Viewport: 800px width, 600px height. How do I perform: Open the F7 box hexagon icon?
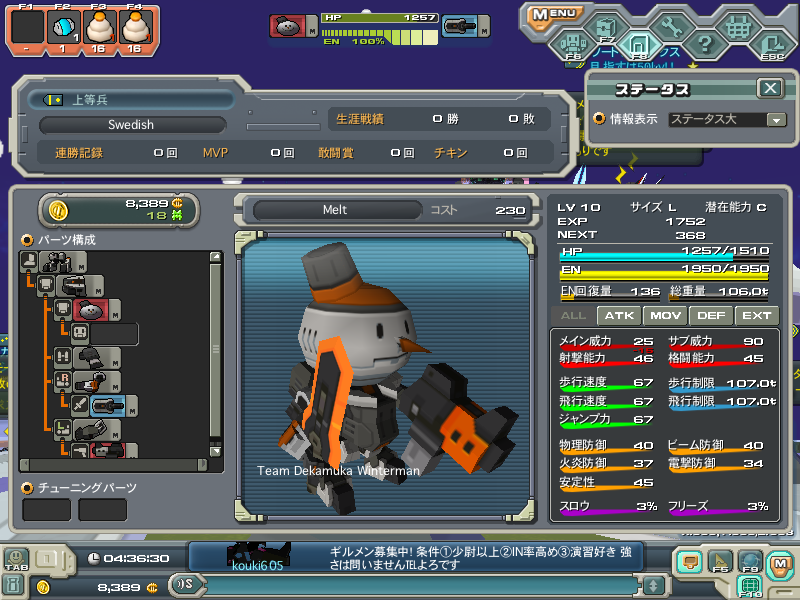(605, 24)
